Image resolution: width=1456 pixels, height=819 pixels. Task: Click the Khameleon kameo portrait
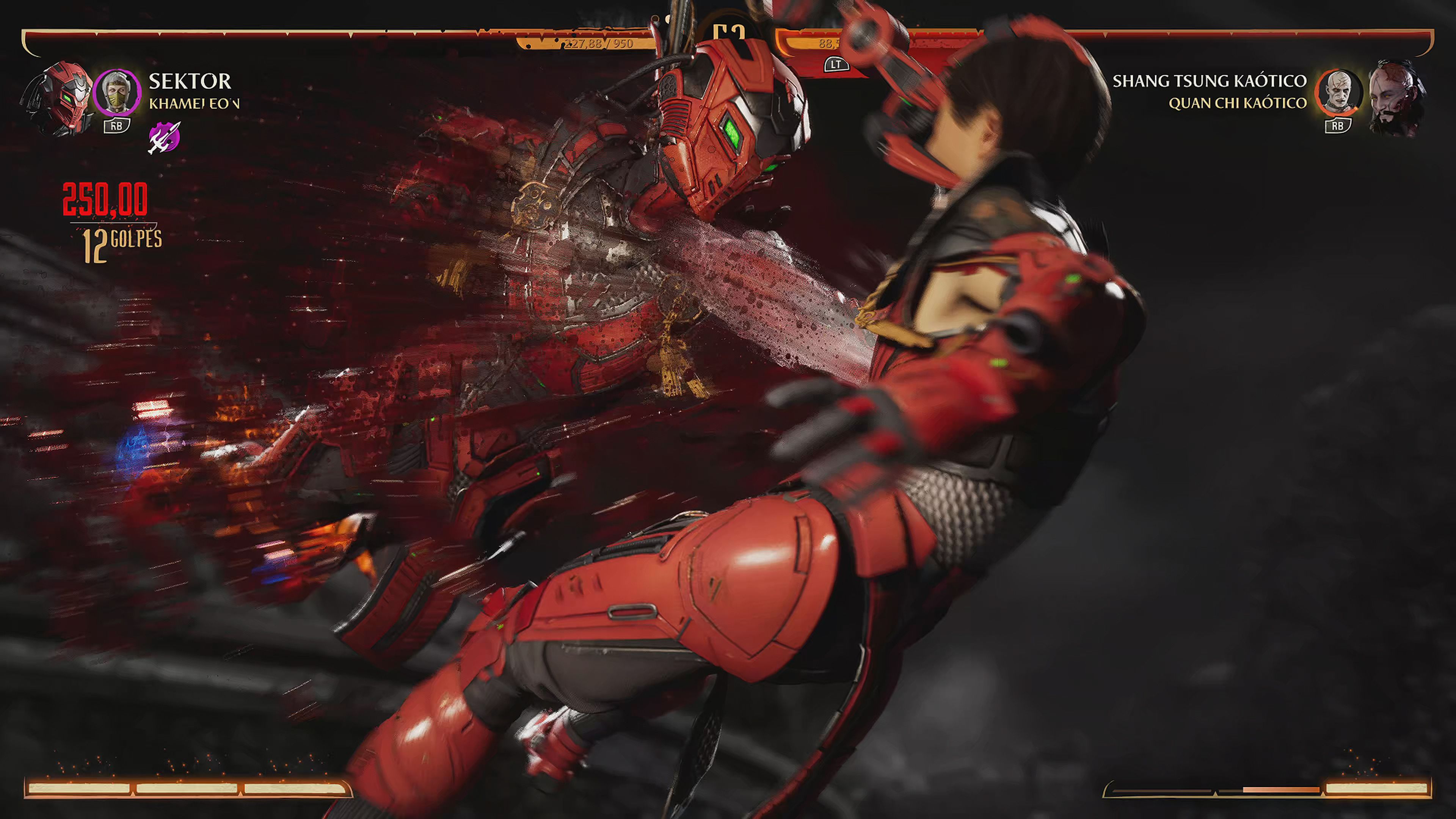(117, 92)
